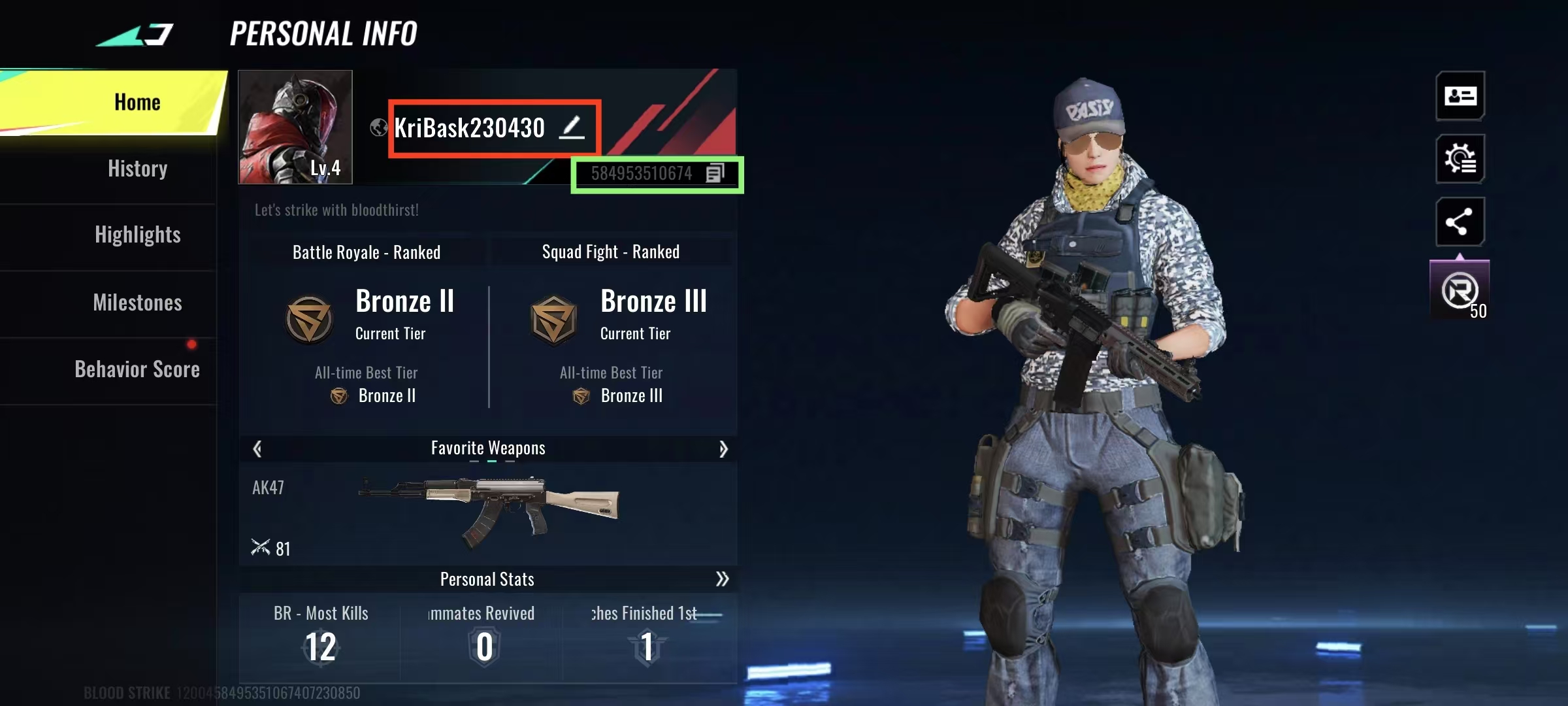This screenshot has height=706, width=1568.
Task: Click the R currency icon showing 50
Action: pyautogui.click(x=1460, y=291)
